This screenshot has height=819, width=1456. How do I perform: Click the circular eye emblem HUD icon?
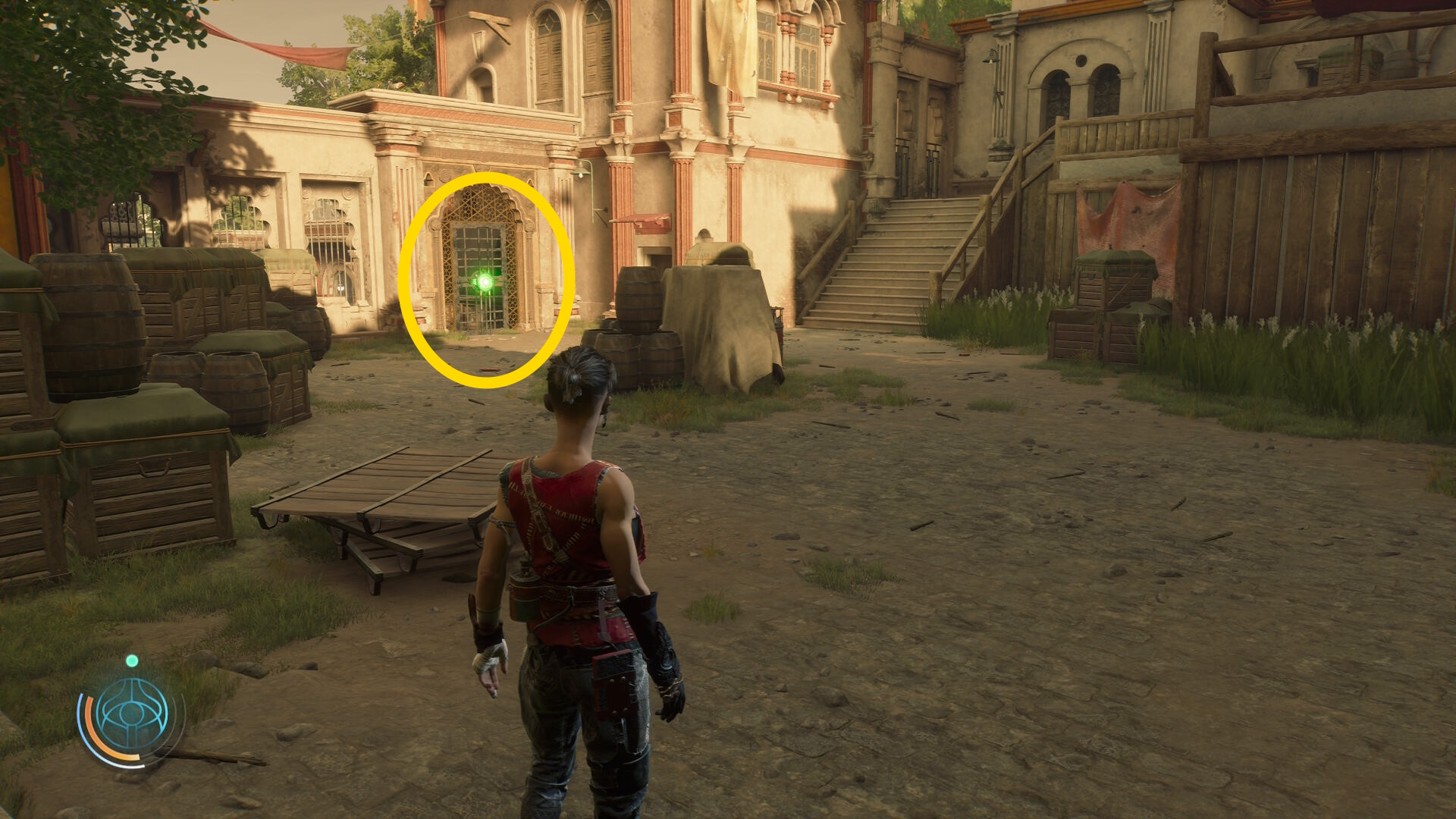(x=132, y=714)
